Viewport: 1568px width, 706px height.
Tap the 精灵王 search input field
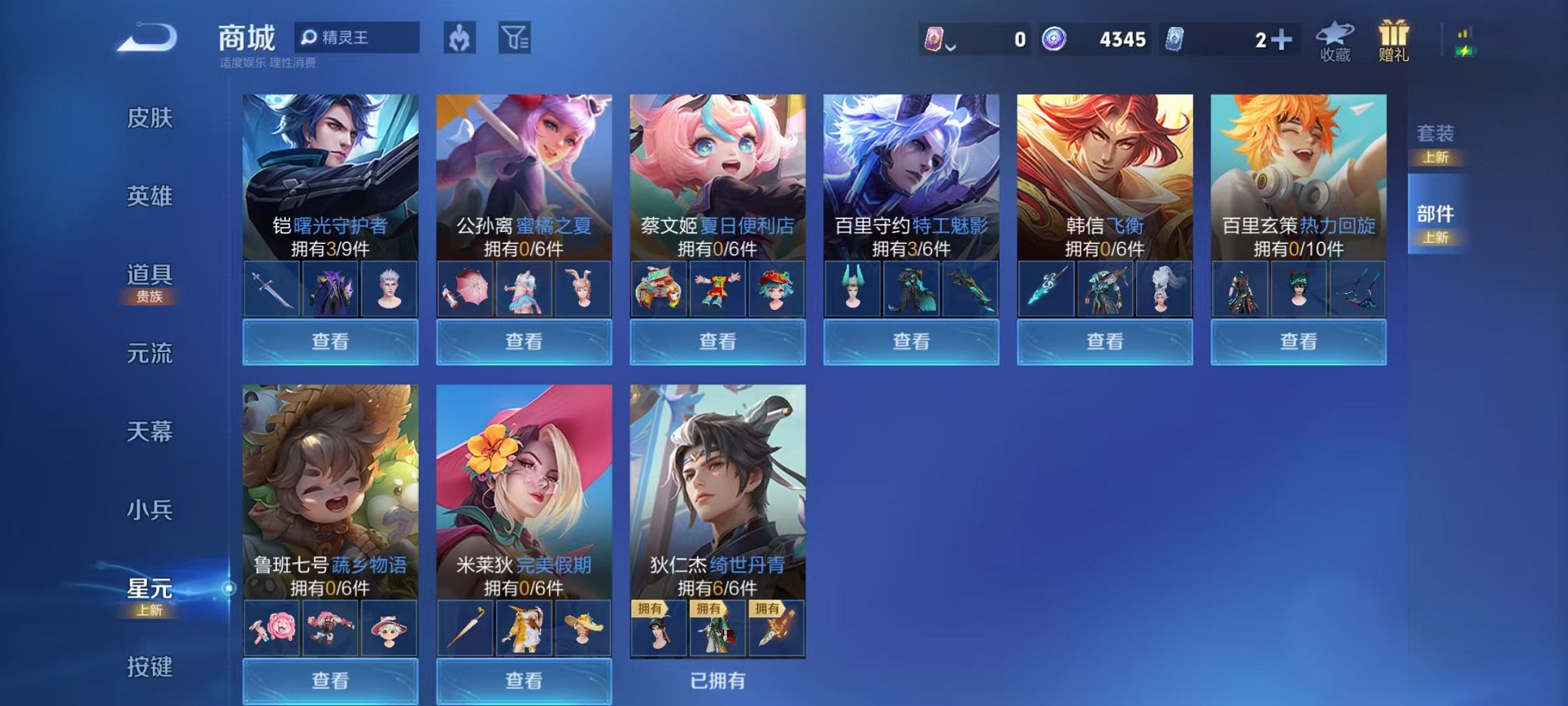point(363,38)
